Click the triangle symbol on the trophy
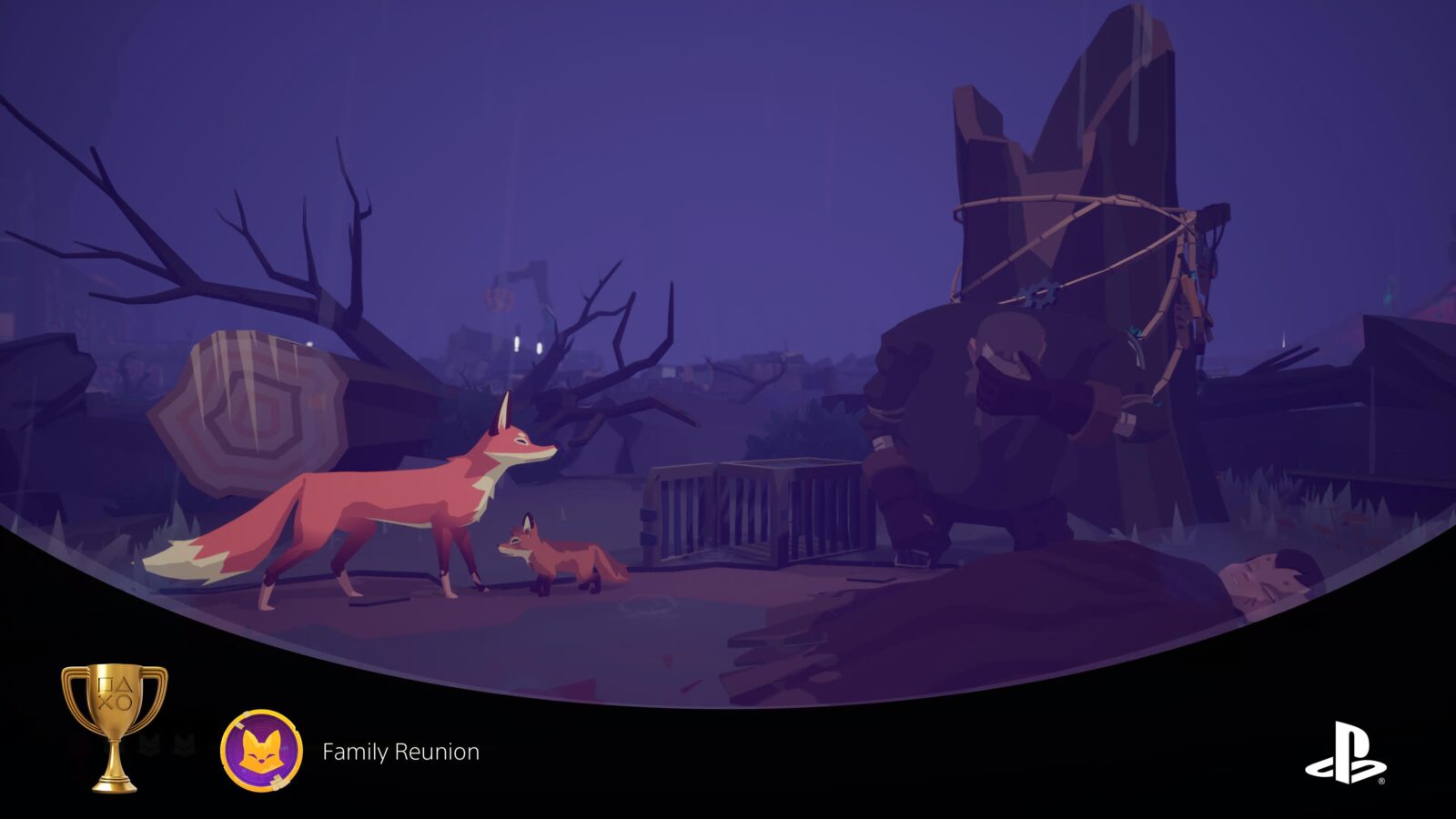This screenshot has height=819, width=1456. (125, 684)
